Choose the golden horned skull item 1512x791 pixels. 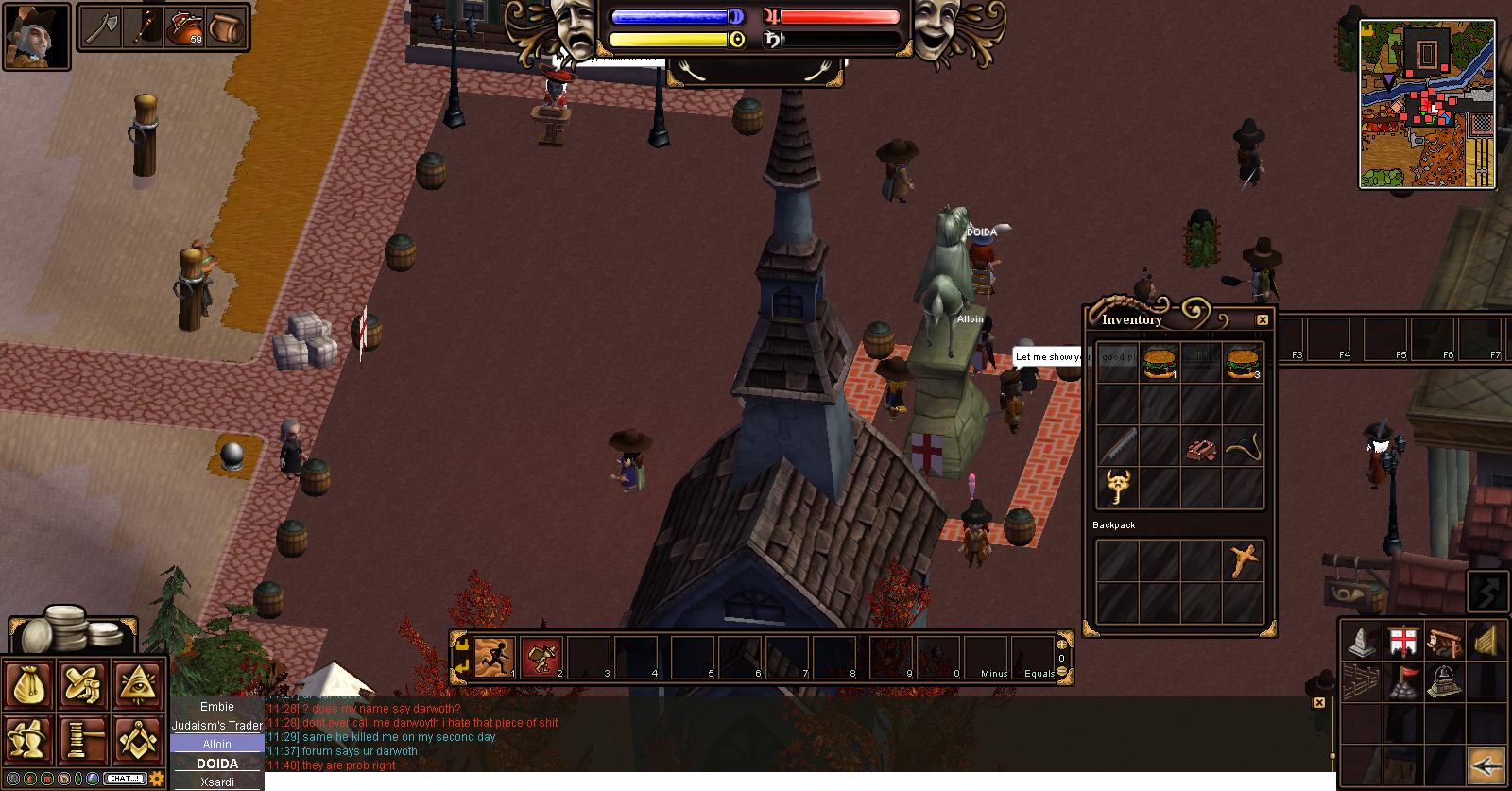tap(1117, 488)
